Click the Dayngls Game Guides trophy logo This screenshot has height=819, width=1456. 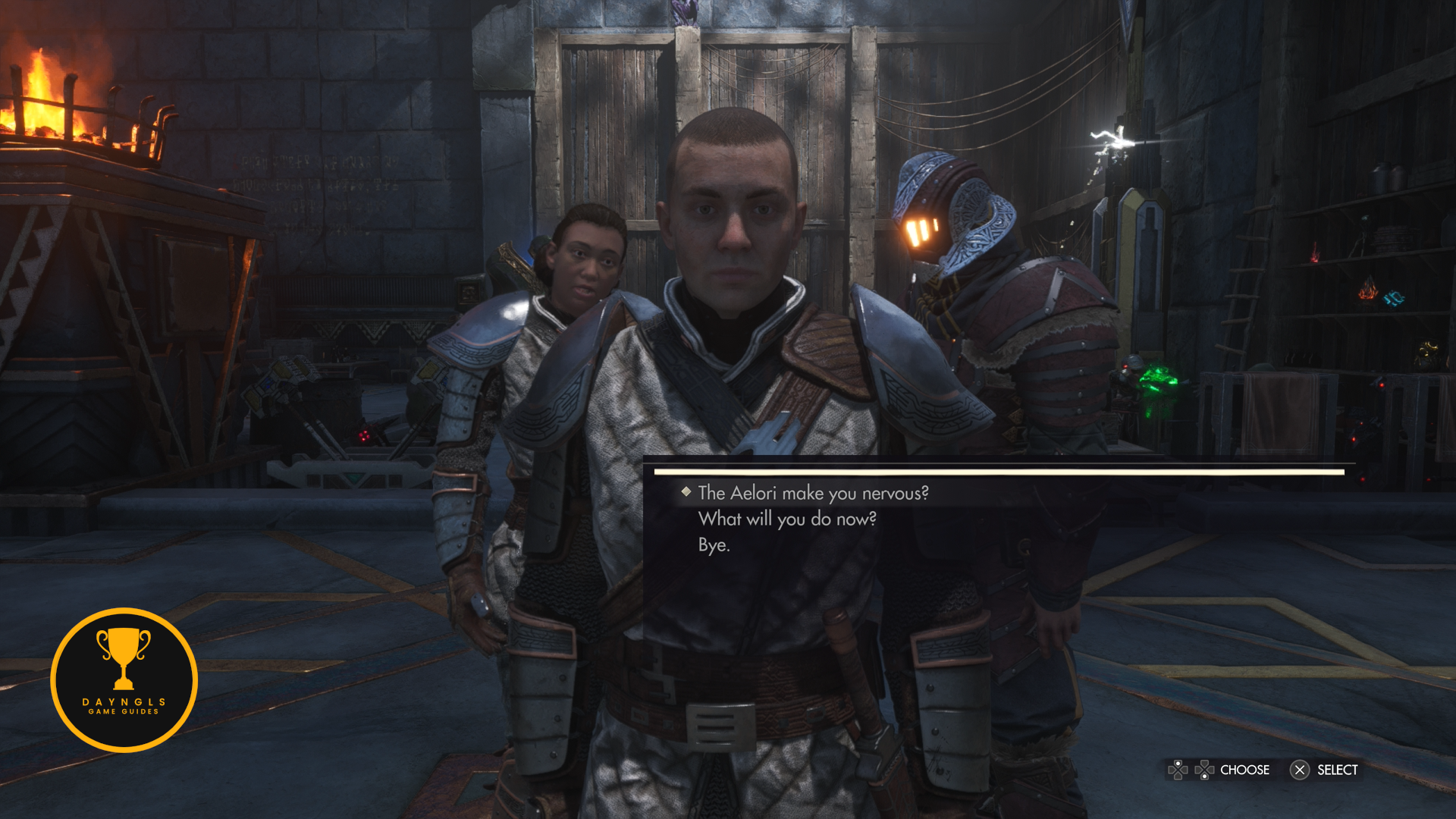(124, 679)
